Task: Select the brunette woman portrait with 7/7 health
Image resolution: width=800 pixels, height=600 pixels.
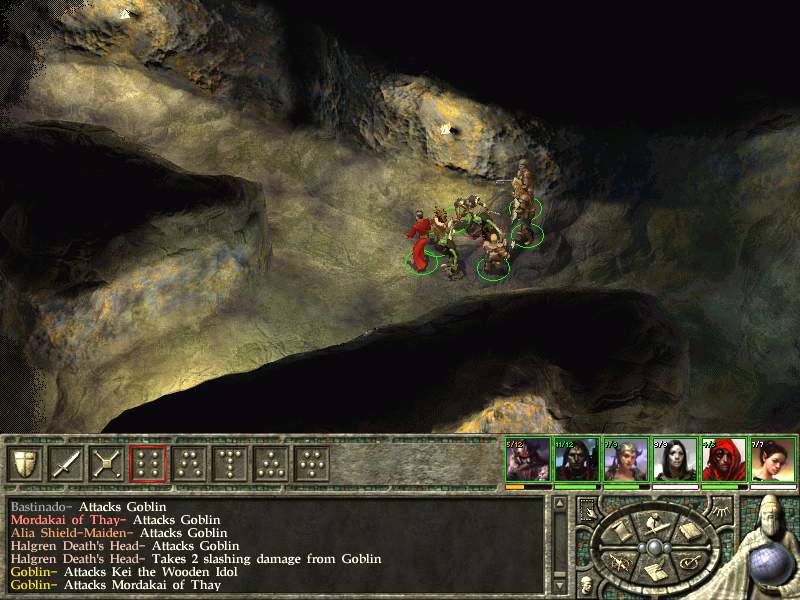Action: coord(773,462)
